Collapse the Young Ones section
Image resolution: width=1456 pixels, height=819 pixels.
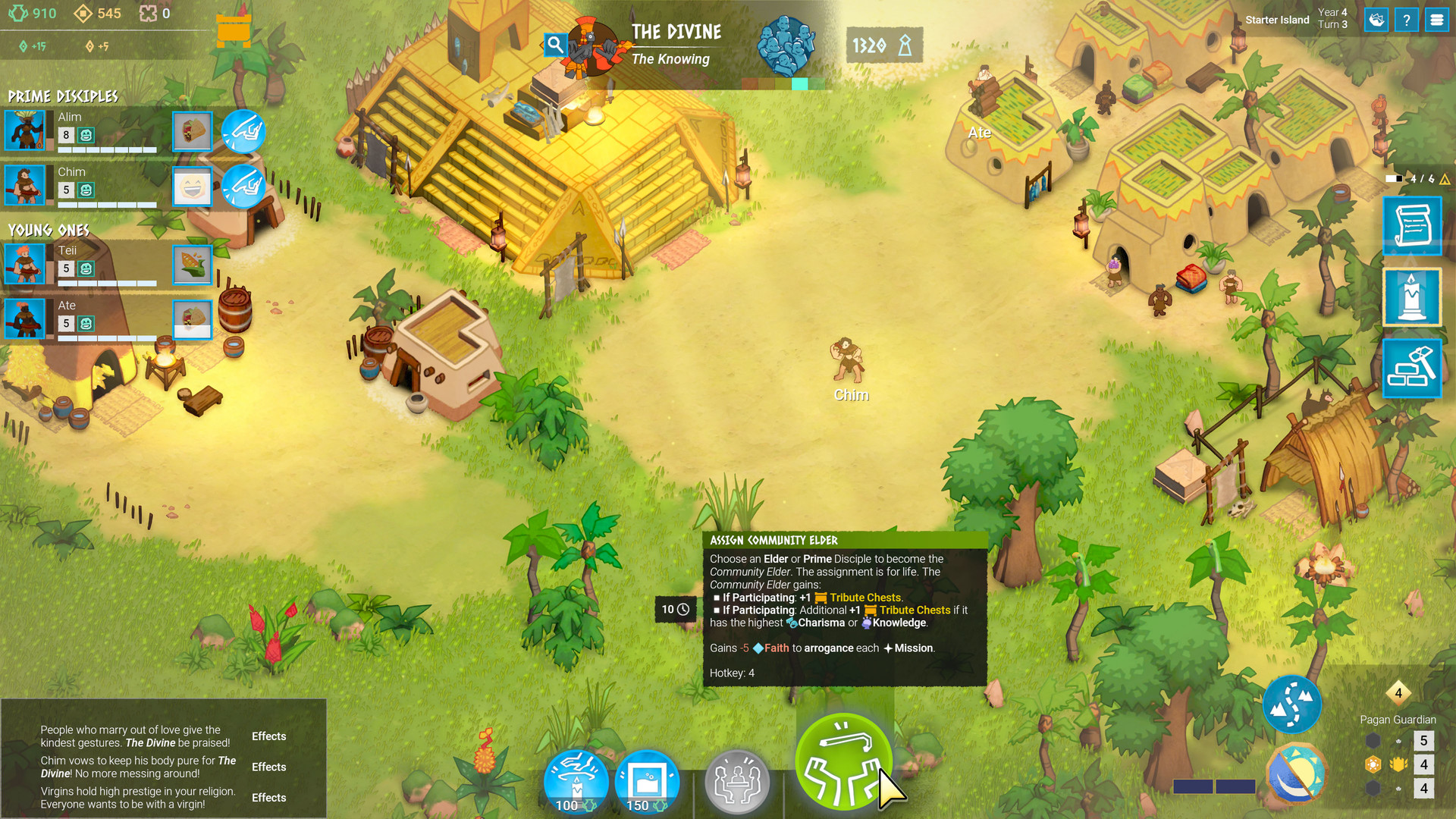(x=49, y=230)
